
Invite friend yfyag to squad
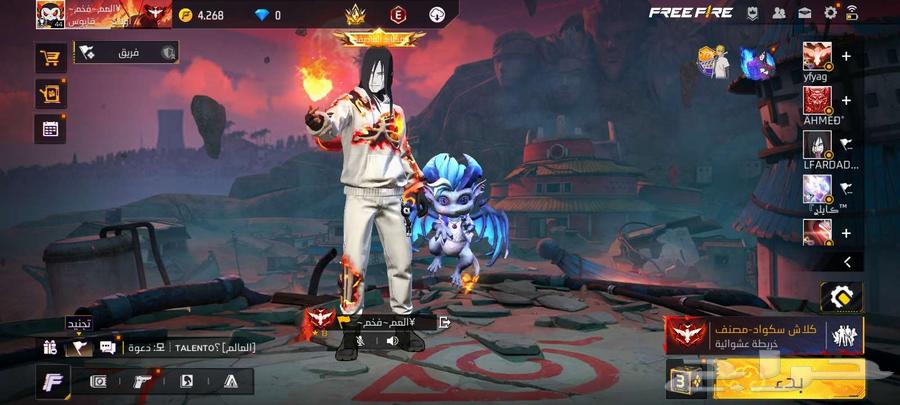[x=846, y=56]
